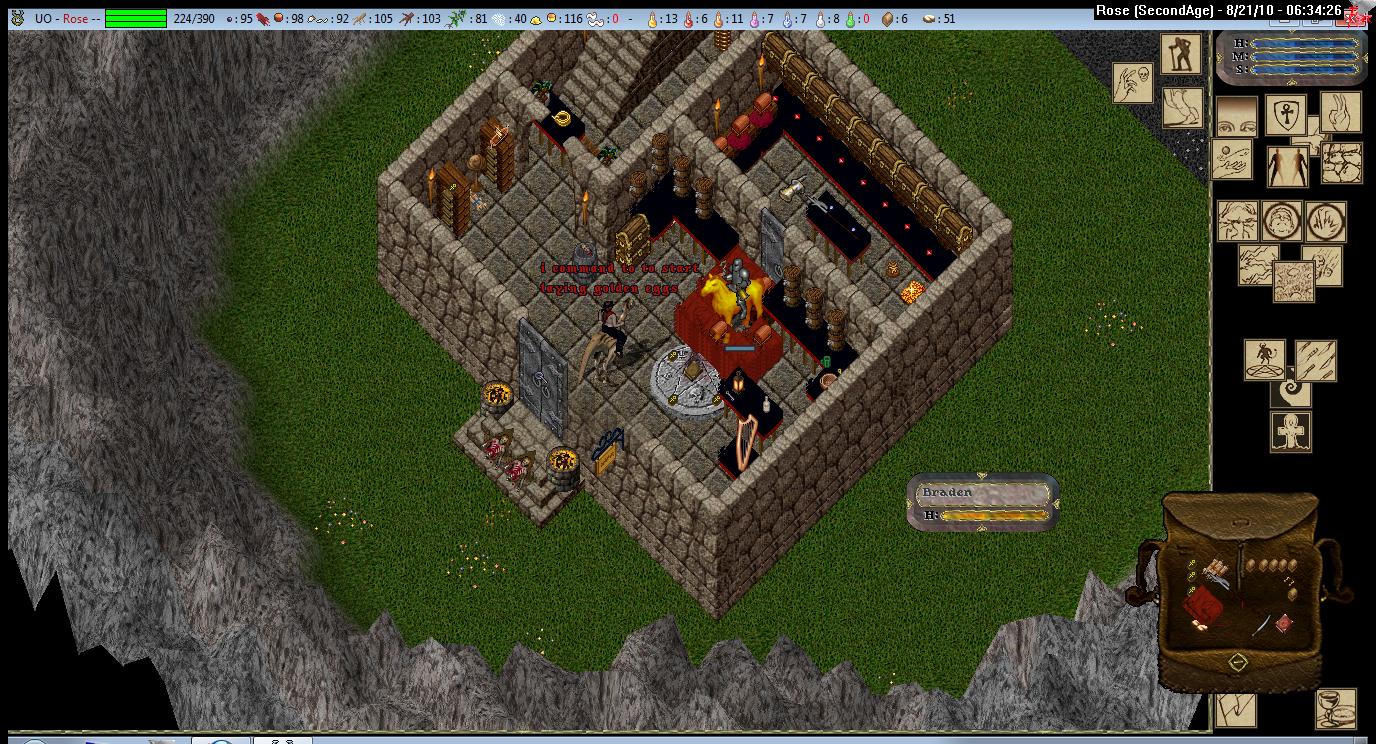Activate the flexed arm skill icon
The image size is (1376, 744).
1182,107
